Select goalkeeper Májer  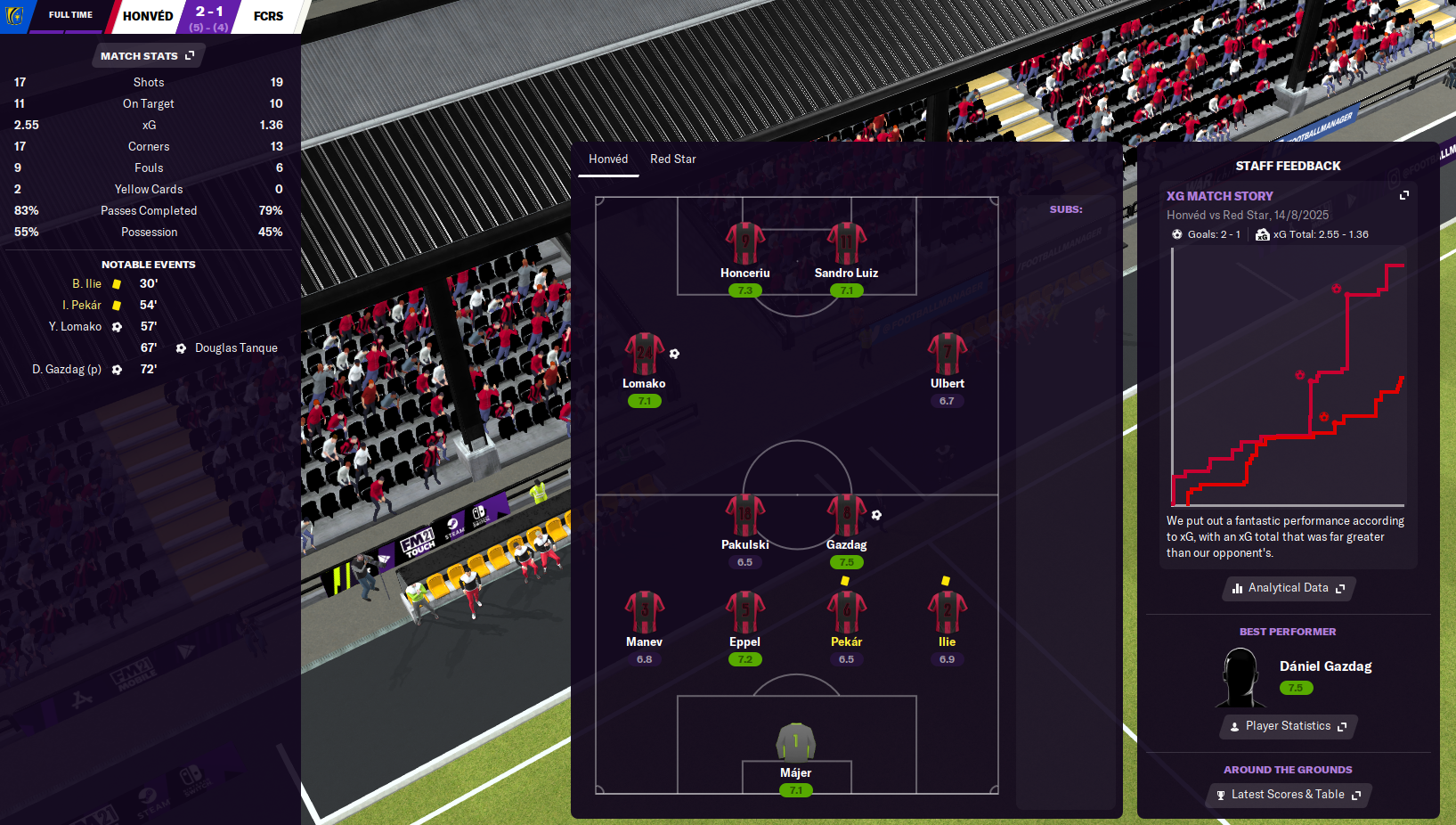(x=795, y=744)
